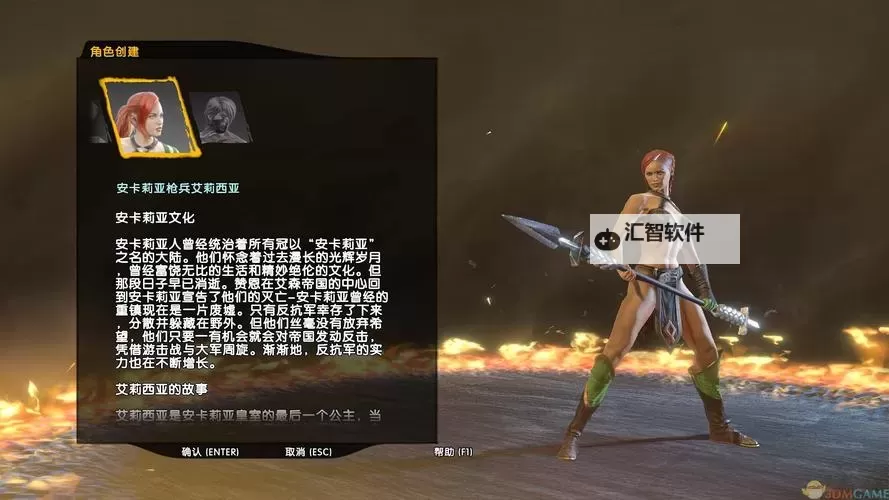Confirm the character with 确认
This screenshot has height=500, width=889.
(210, 452)
